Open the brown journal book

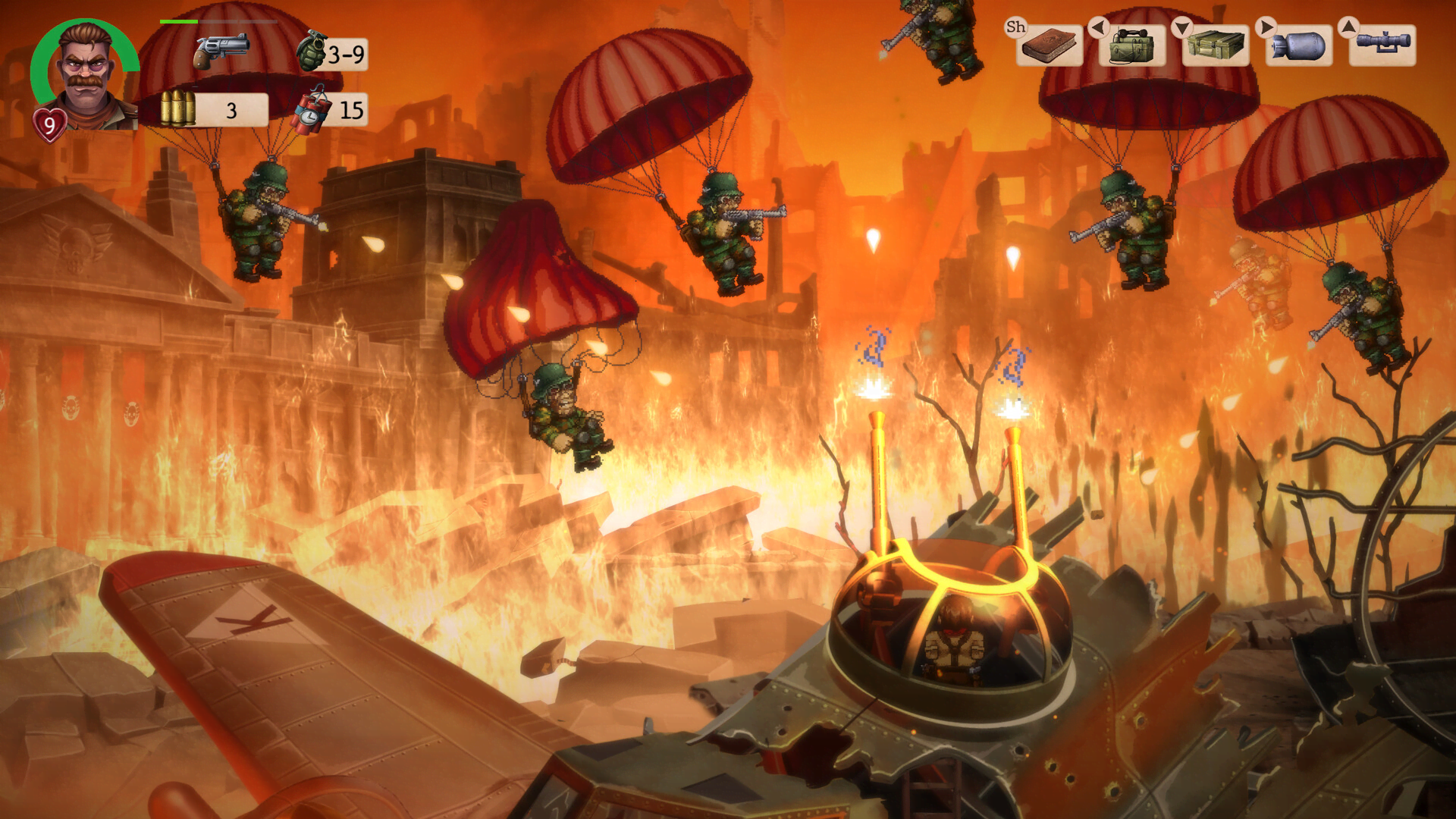[1049, 45]
